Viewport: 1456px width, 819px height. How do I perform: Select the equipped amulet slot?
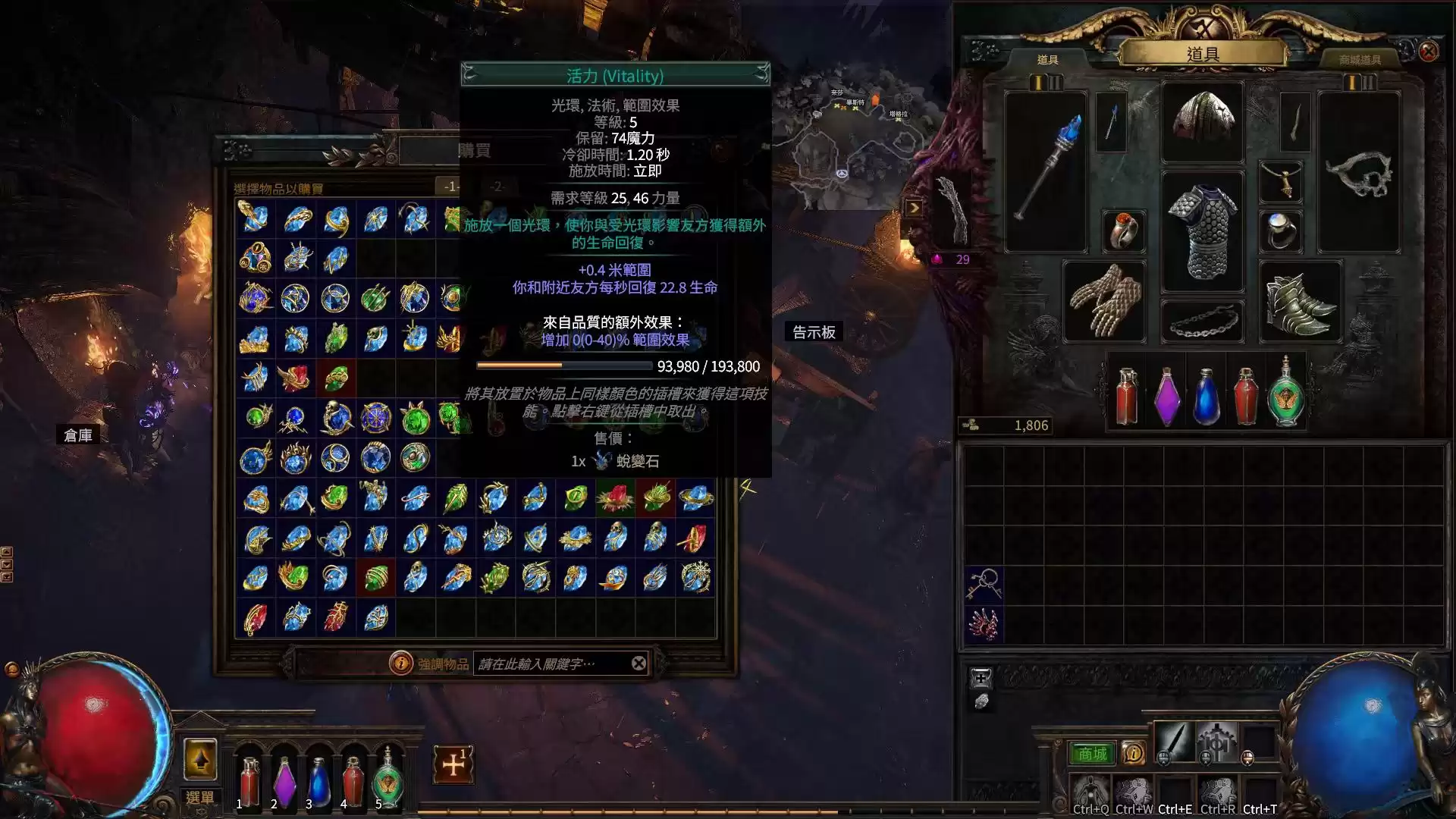(1280, 182)
